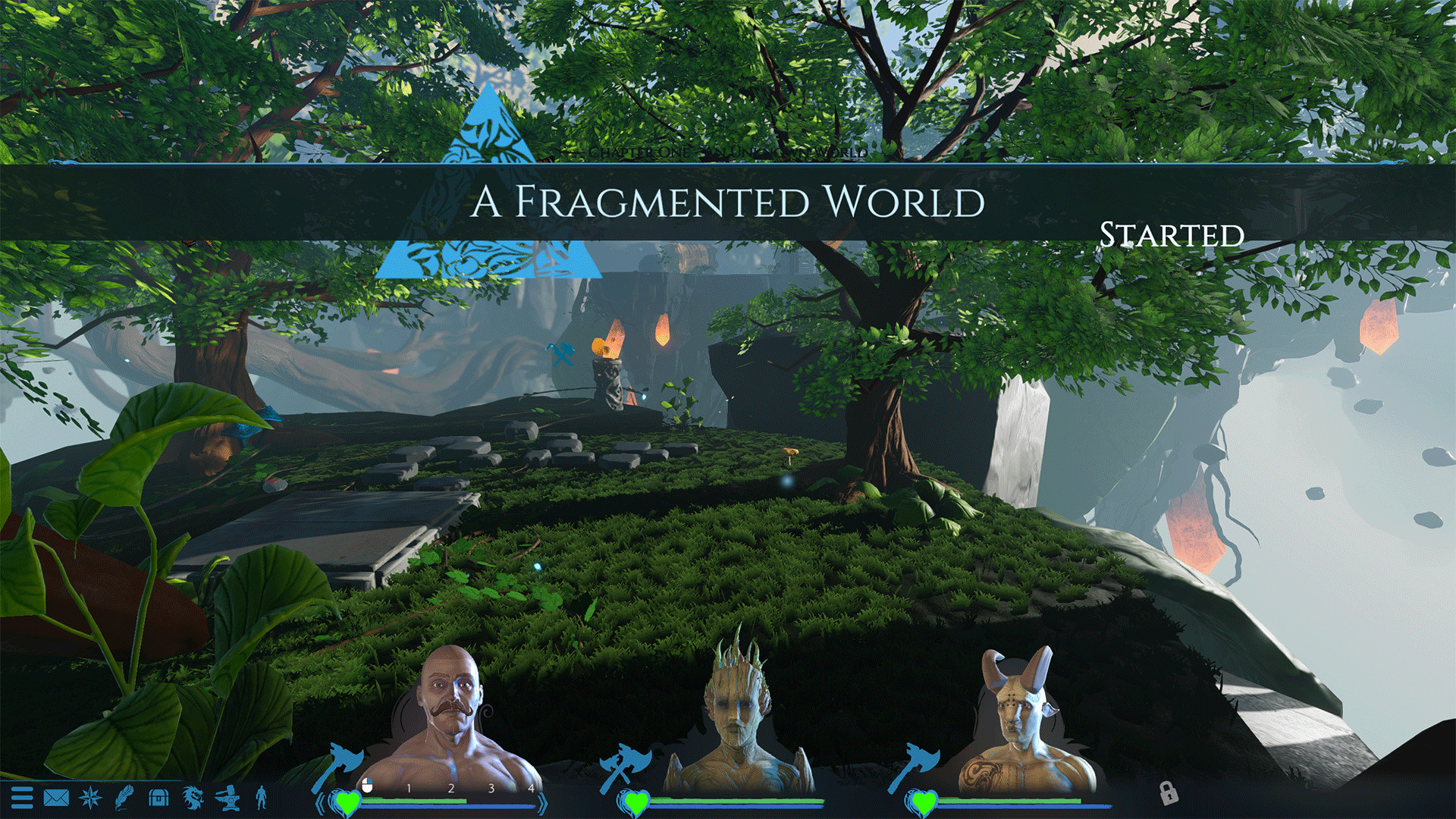Image resolution: width=1456 pixels, height=819 pixels.
Task: Click the dragon head icon
Action: (193, 798)
